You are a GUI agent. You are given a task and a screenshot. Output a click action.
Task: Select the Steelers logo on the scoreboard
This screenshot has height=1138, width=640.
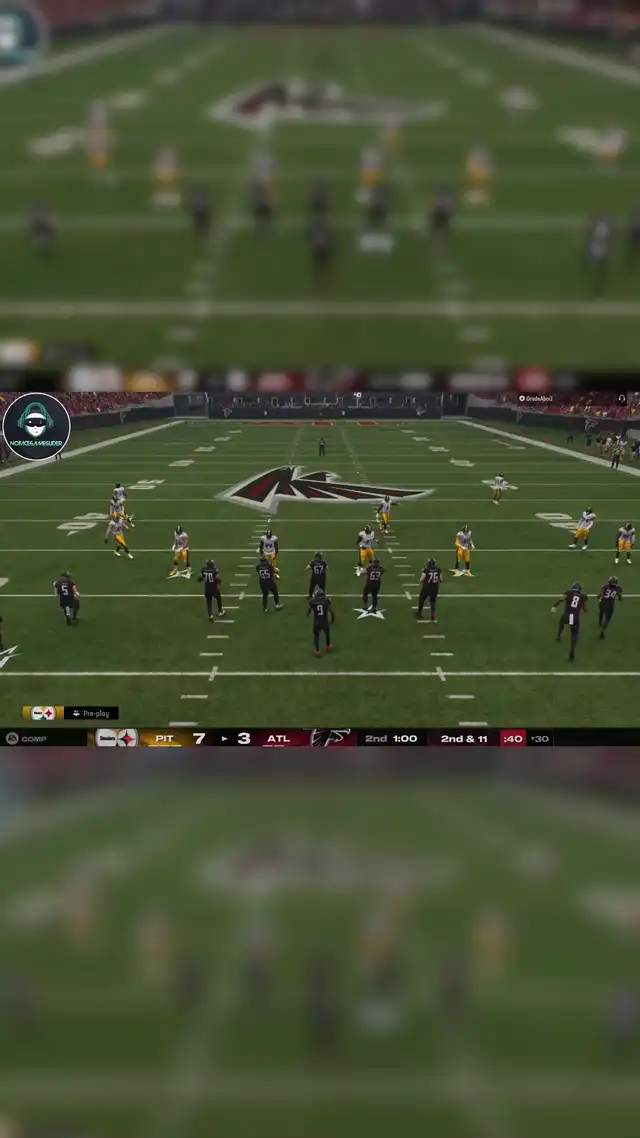click(116, 738)
